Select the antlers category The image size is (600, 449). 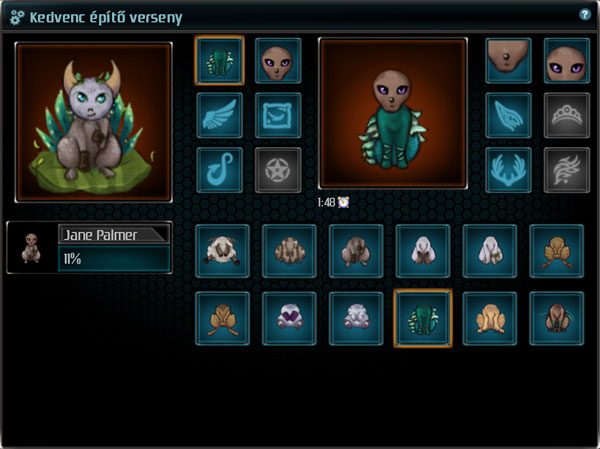pos(508,169)
